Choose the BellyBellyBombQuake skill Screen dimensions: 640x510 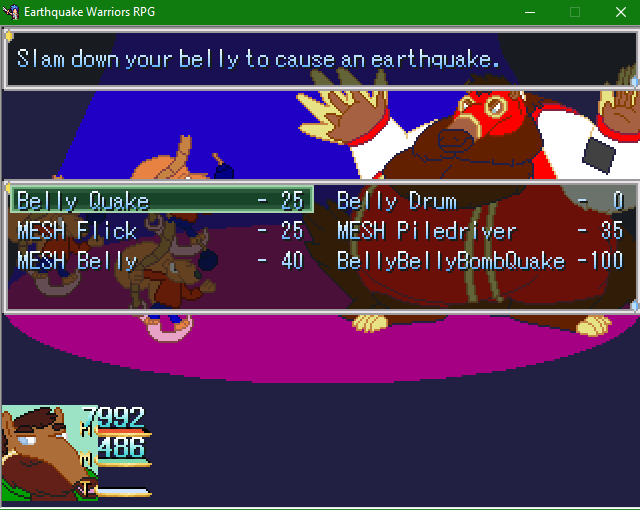pos(480,261)
